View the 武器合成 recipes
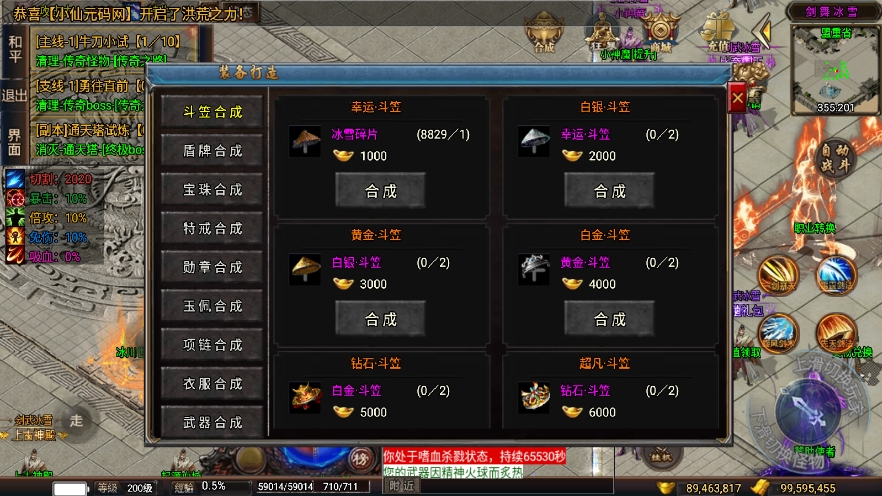882x496 pixels. (212, 422)
